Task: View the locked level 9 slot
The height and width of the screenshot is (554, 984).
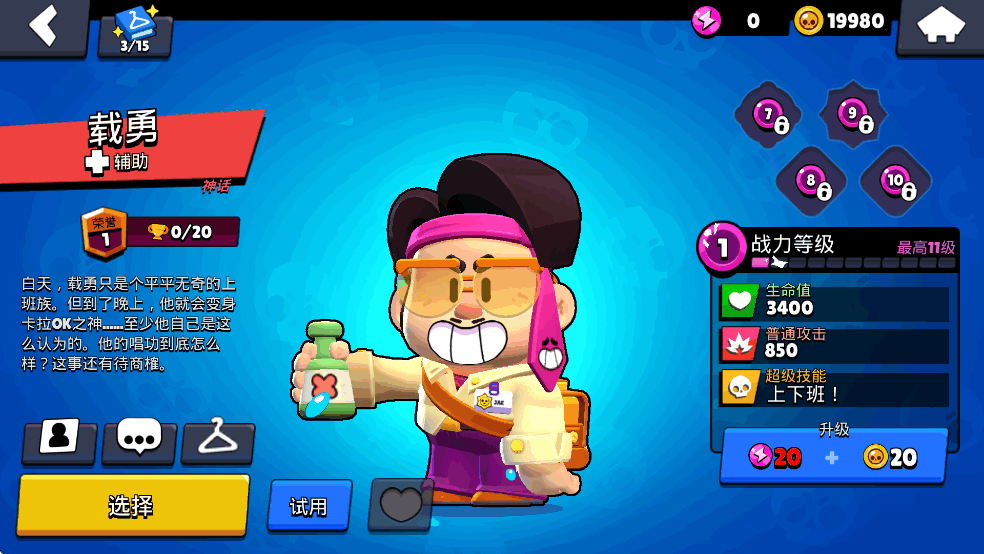Action: click(x=853, y=115)
